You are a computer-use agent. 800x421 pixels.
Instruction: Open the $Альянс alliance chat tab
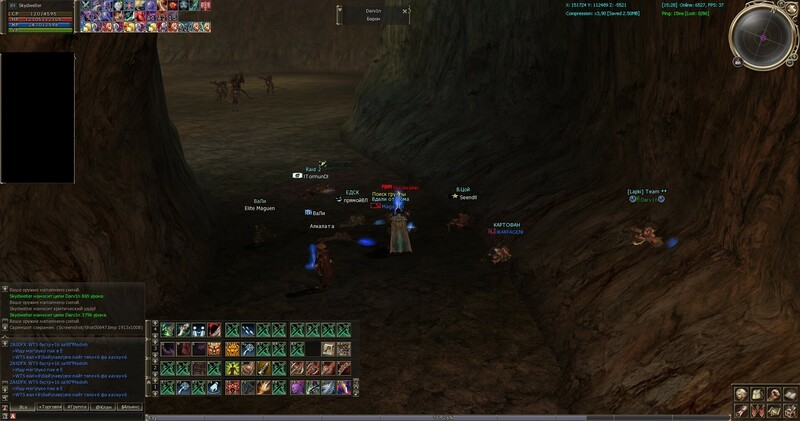(131, 408)
